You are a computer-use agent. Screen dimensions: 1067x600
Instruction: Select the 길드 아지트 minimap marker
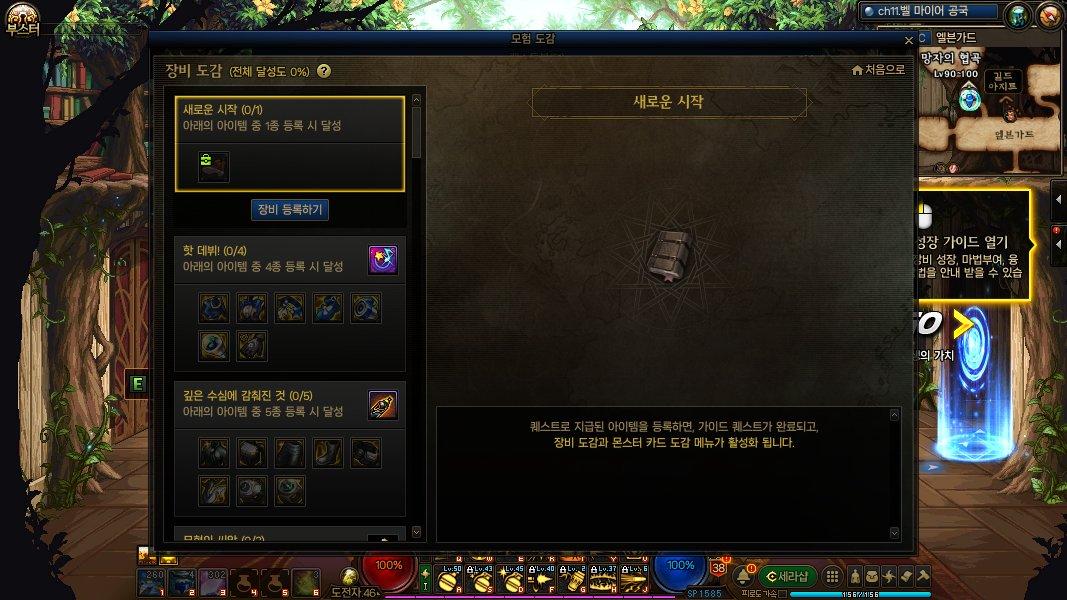click(1002, 81)
